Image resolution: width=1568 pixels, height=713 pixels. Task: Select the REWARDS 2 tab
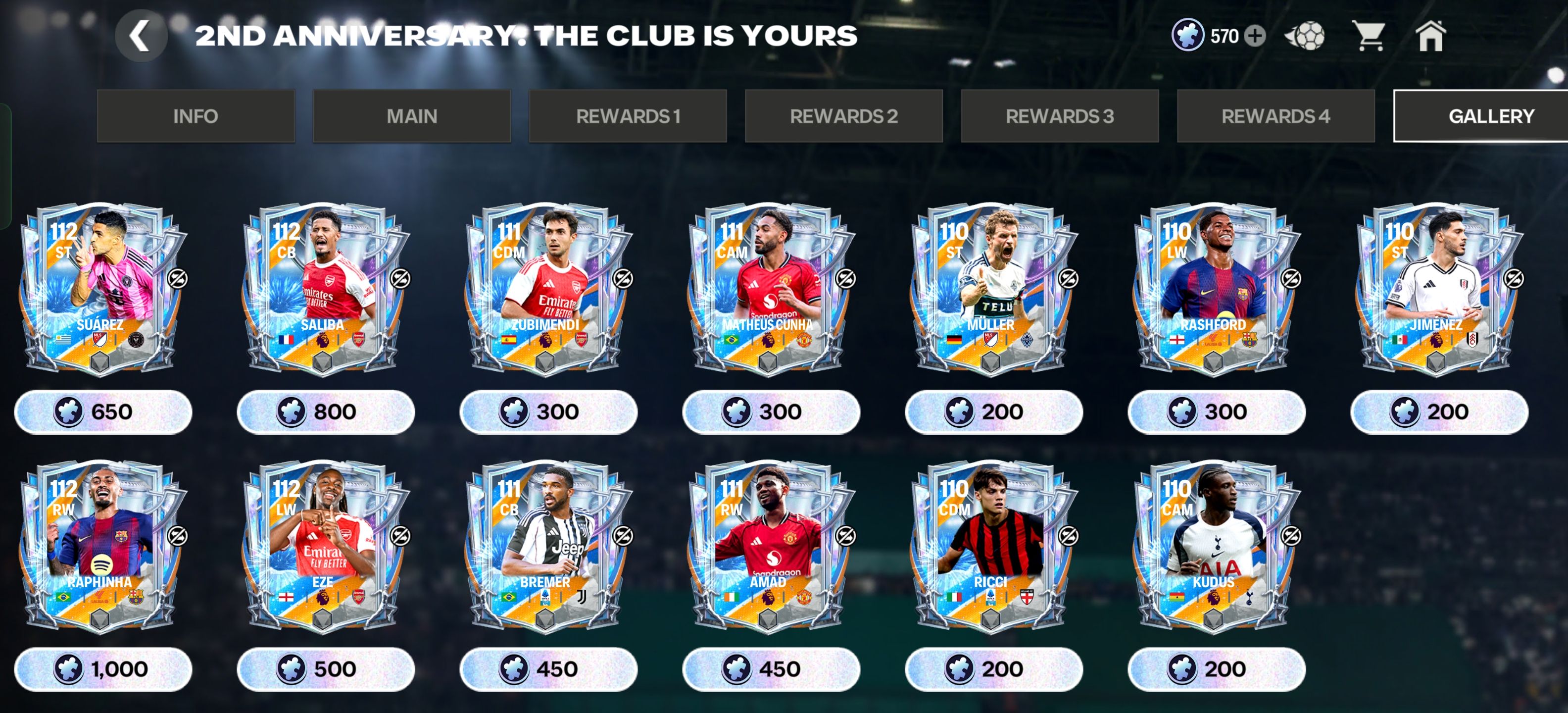click(x=844, y=116)
